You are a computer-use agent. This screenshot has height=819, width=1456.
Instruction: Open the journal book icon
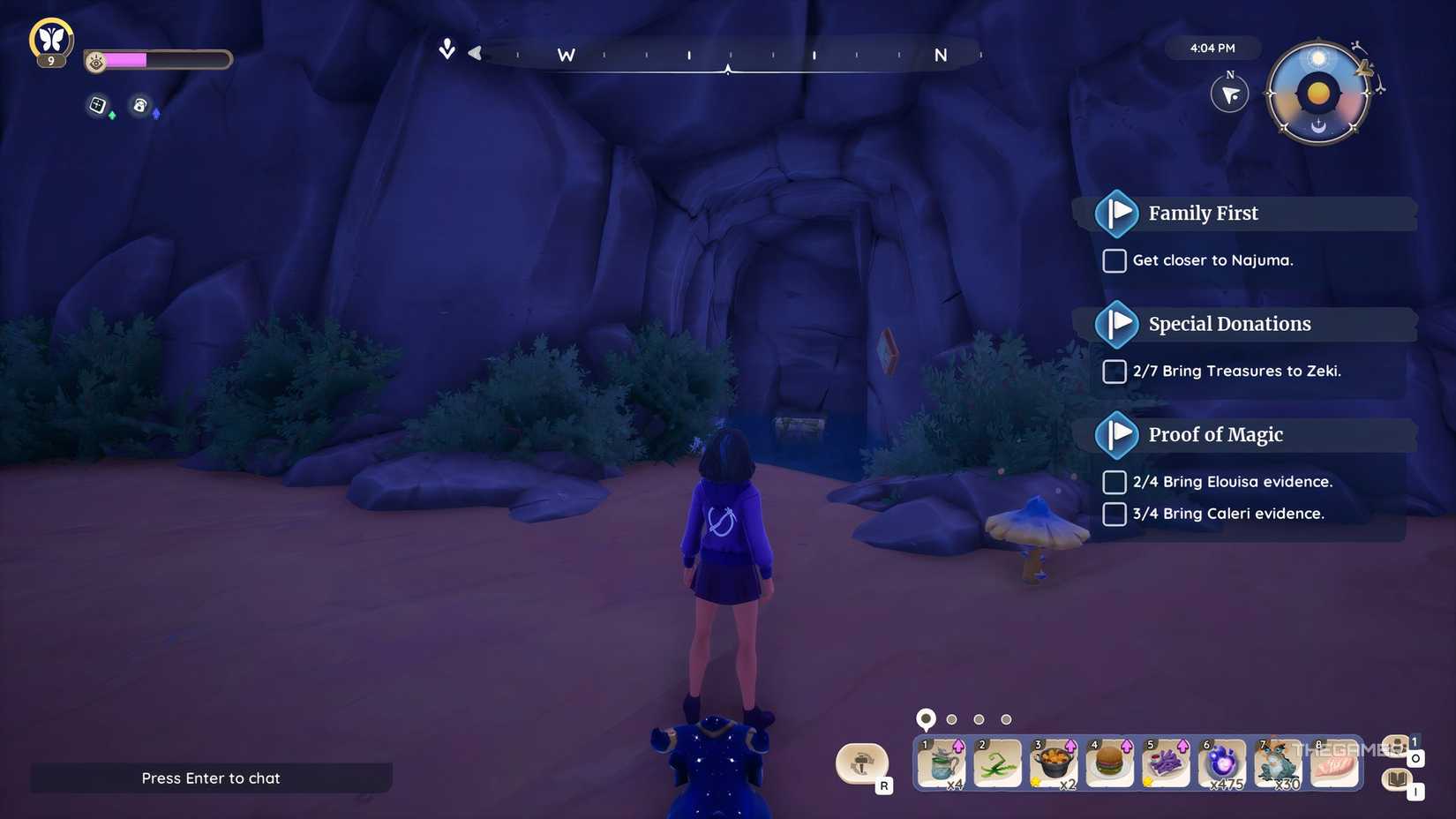[x=1397, y=781]
